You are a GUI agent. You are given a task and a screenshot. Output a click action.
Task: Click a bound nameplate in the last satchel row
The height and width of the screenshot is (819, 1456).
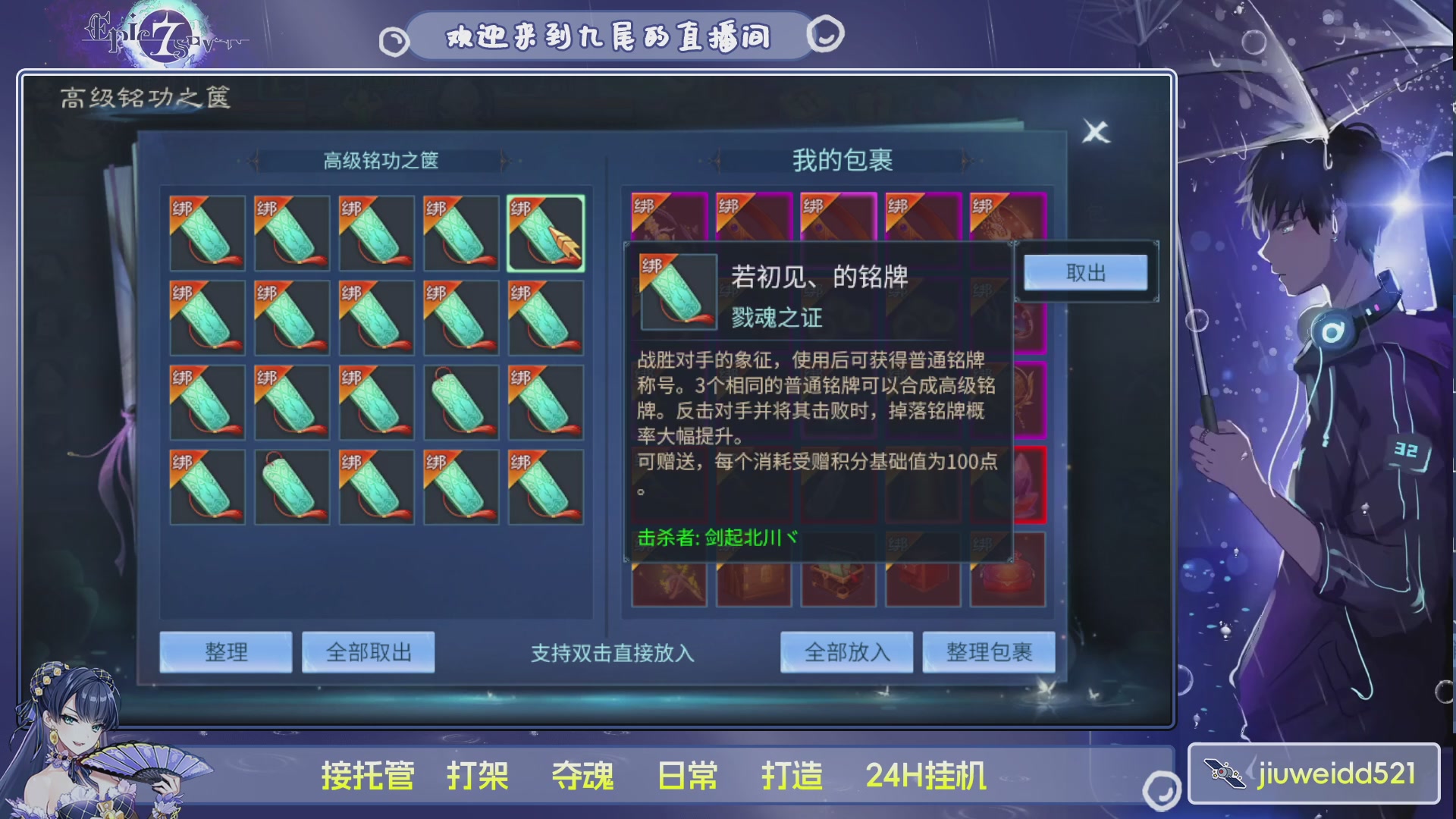[x=206, y=487]
